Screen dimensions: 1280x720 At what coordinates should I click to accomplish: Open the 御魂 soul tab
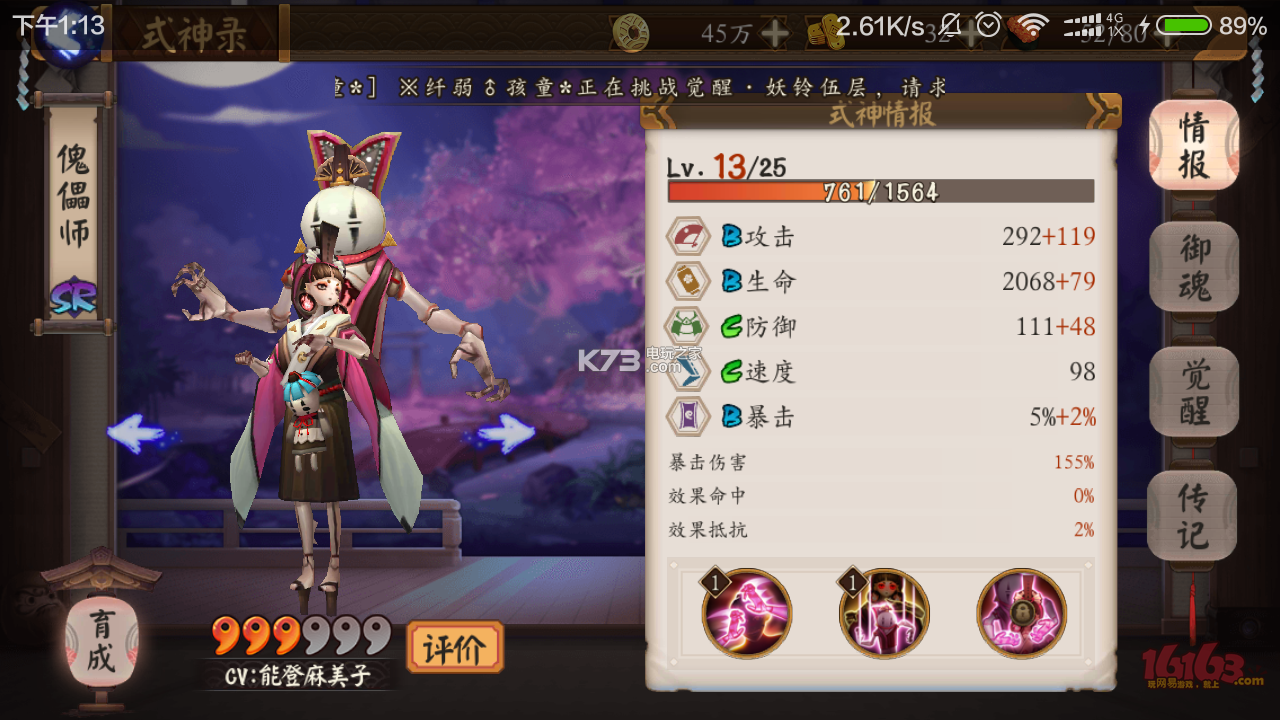click(x=1193, y=265)
